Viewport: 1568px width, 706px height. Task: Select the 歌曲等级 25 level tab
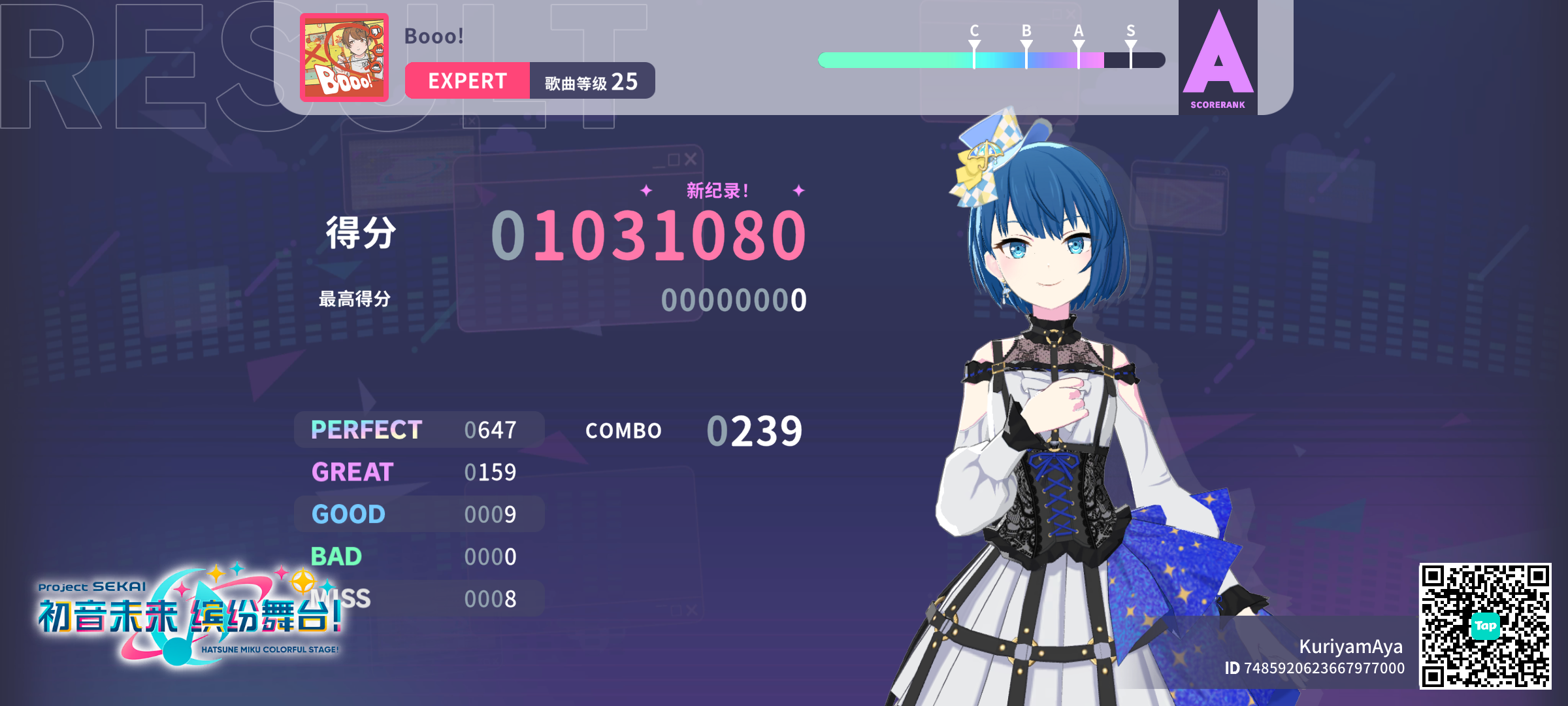591,80
